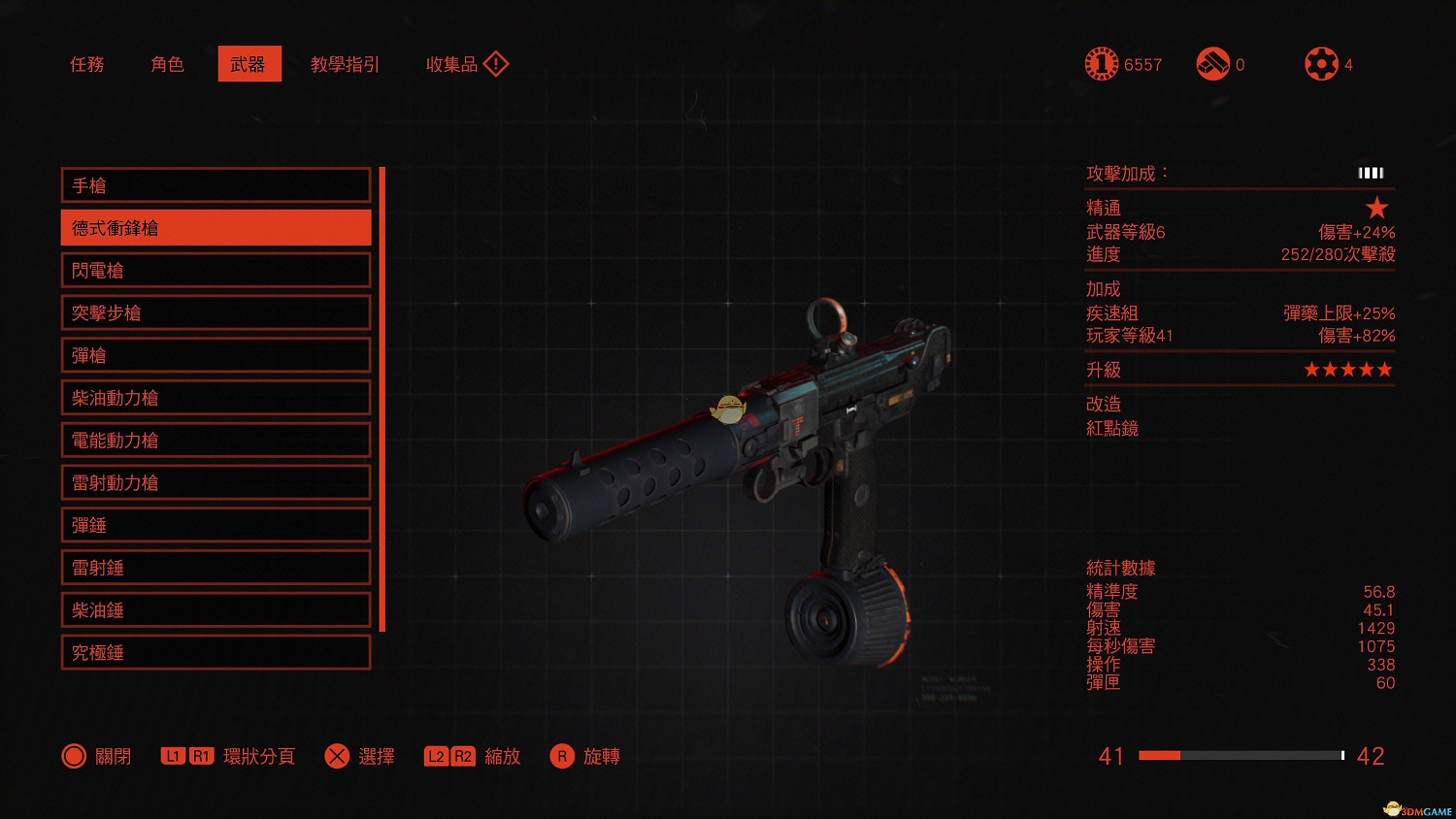Screen dimensions: 1456x819
Task: Select 究極錘 at the list bottom
Action: click(215, 653)
